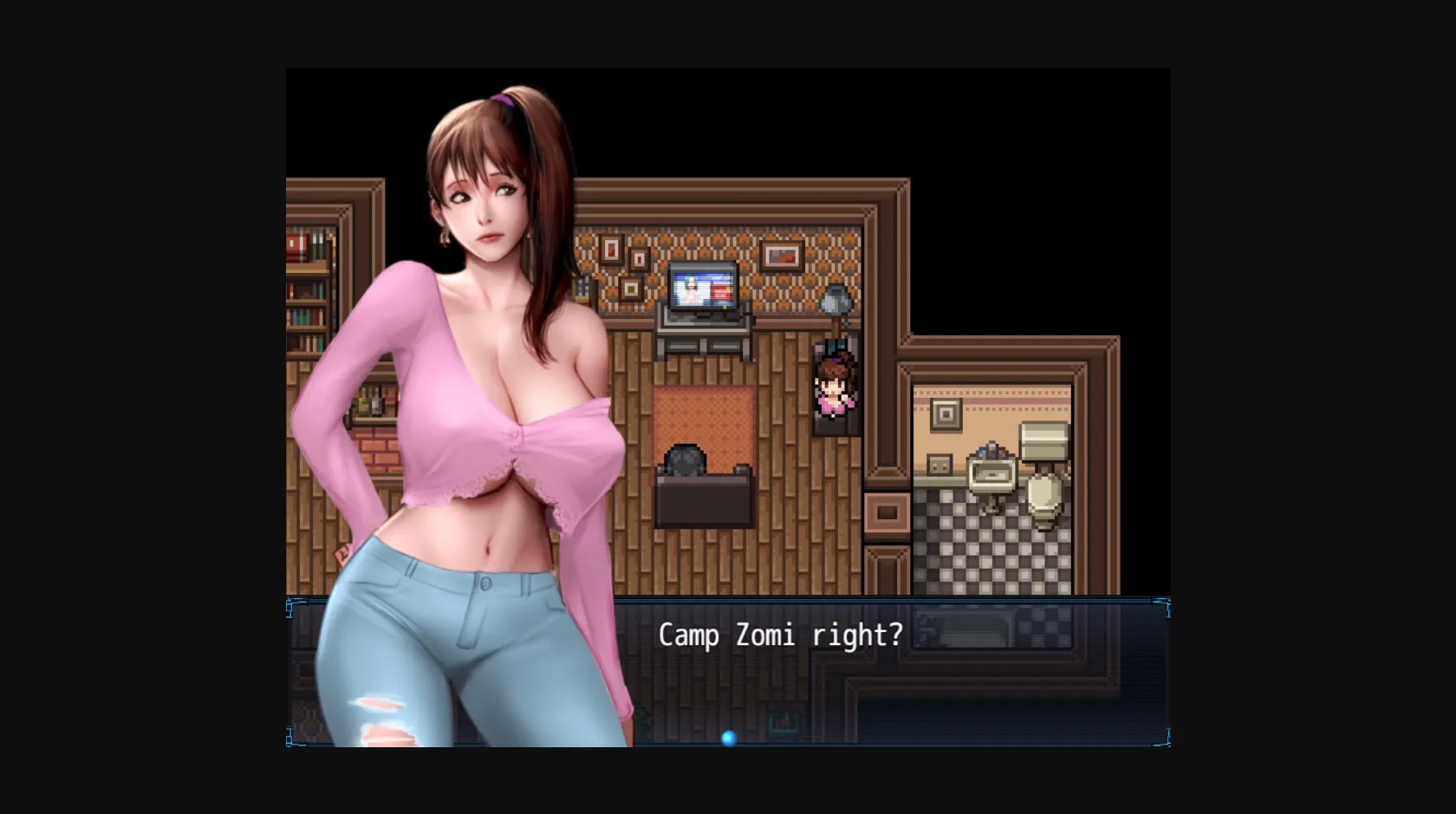Click the TV power area to switch it off
Image resolution: width=1456 pixels, height=814 pixels.
point(723,307)
